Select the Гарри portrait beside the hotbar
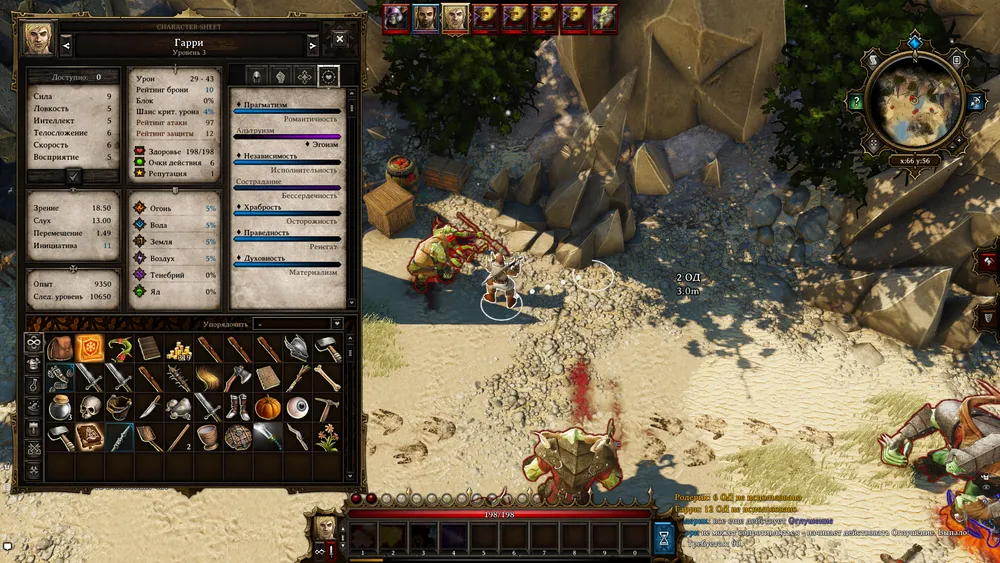 [x=325, y=526]
